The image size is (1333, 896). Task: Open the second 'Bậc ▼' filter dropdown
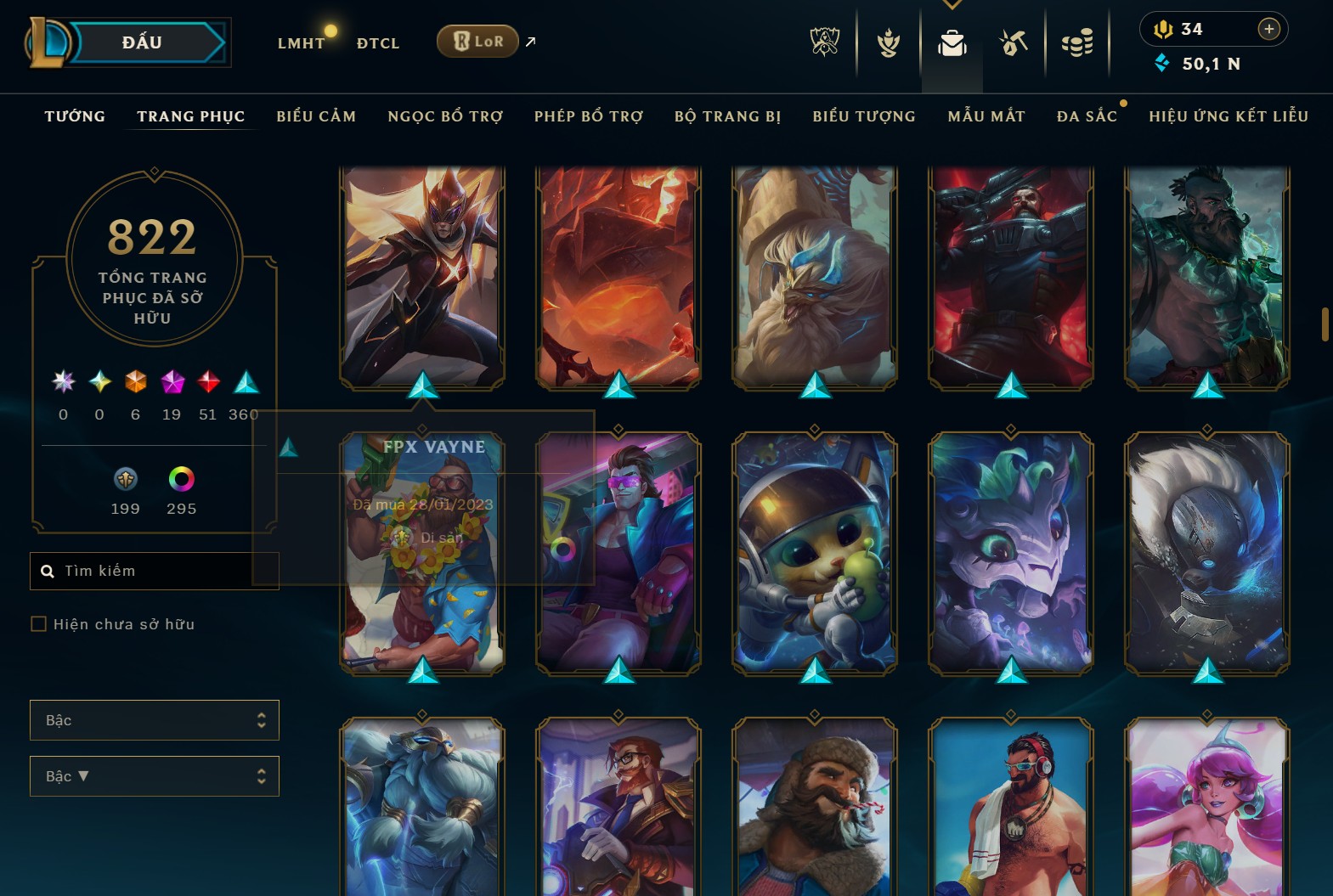[154, 775]
